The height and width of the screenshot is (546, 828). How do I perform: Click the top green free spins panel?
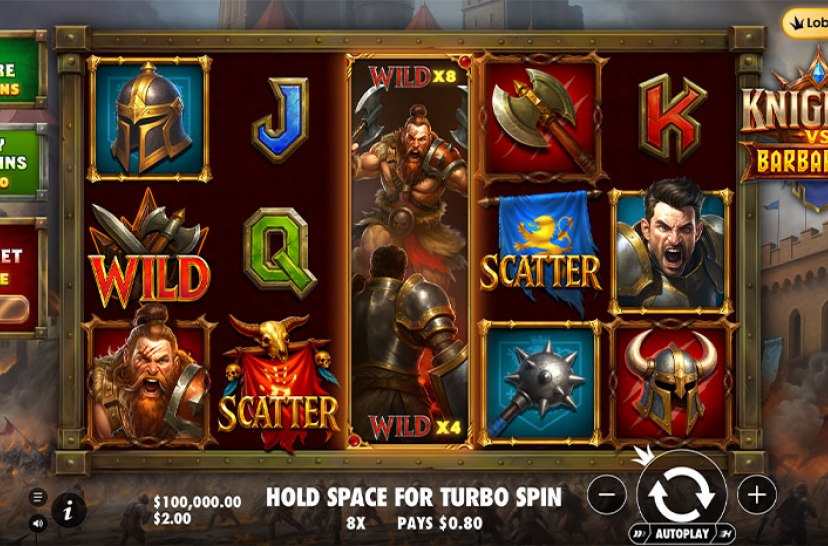point(18,70)
